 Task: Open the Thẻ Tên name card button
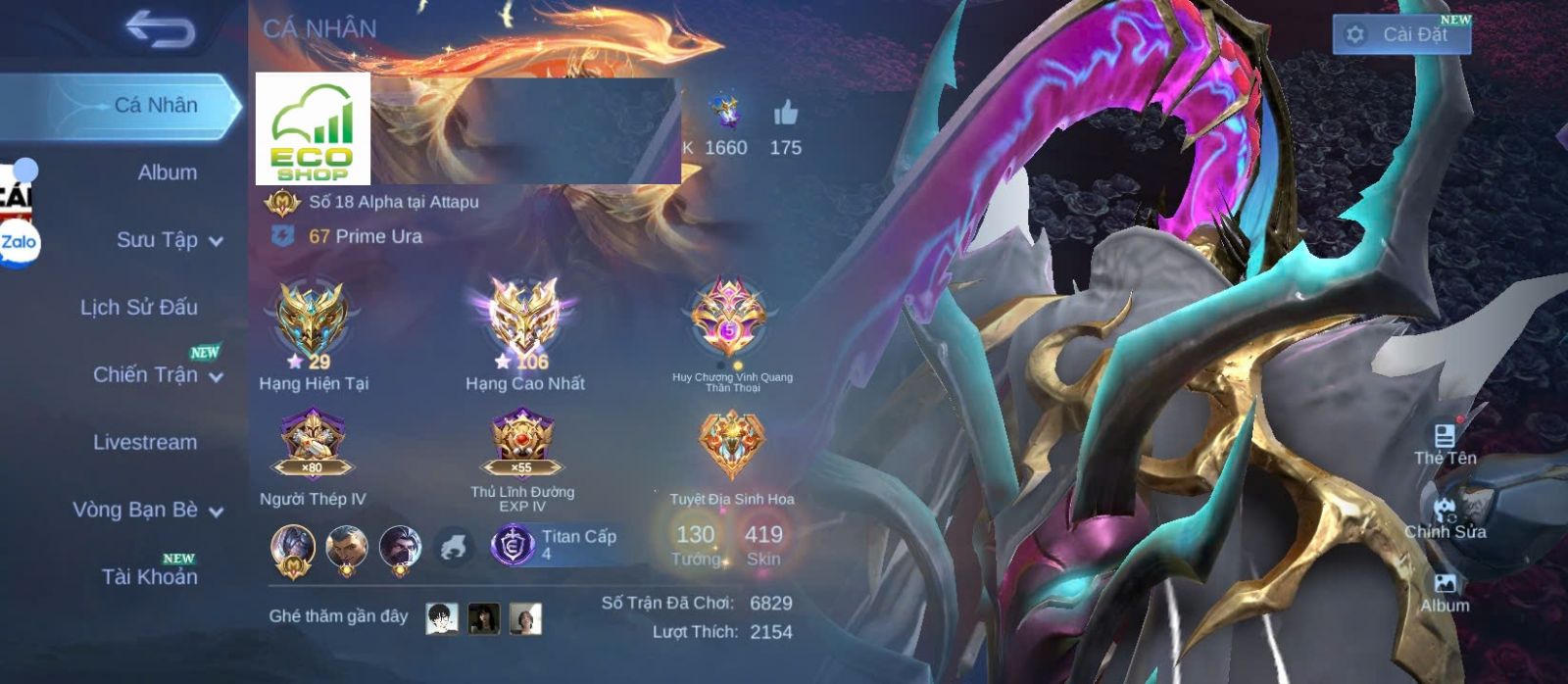pos(1445,443)
